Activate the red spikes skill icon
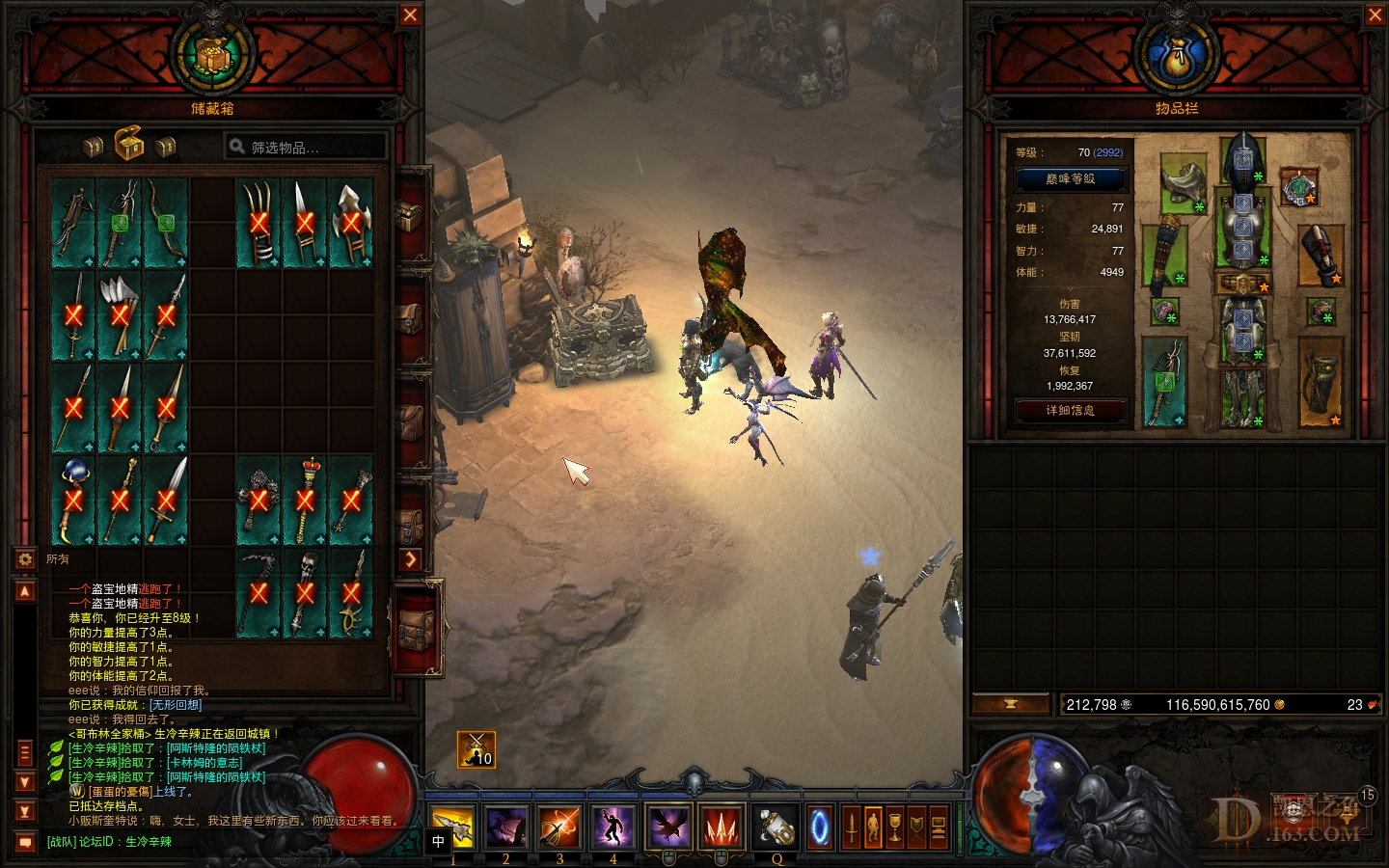The width and height of the screenshot is (1389, 868). 721,827
